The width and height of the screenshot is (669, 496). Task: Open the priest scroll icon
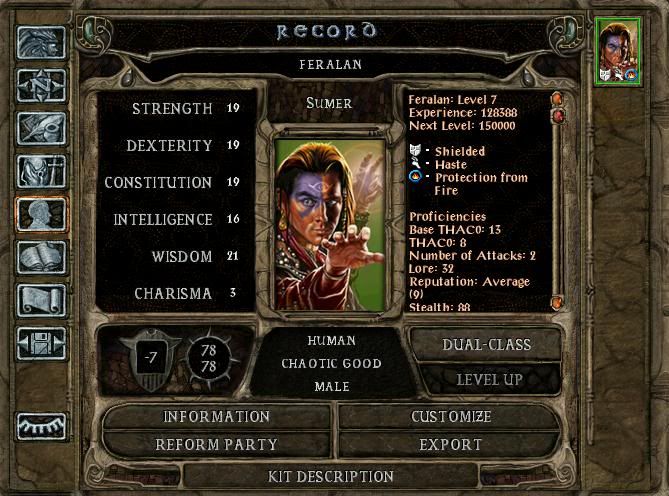(x=42, y=300)
